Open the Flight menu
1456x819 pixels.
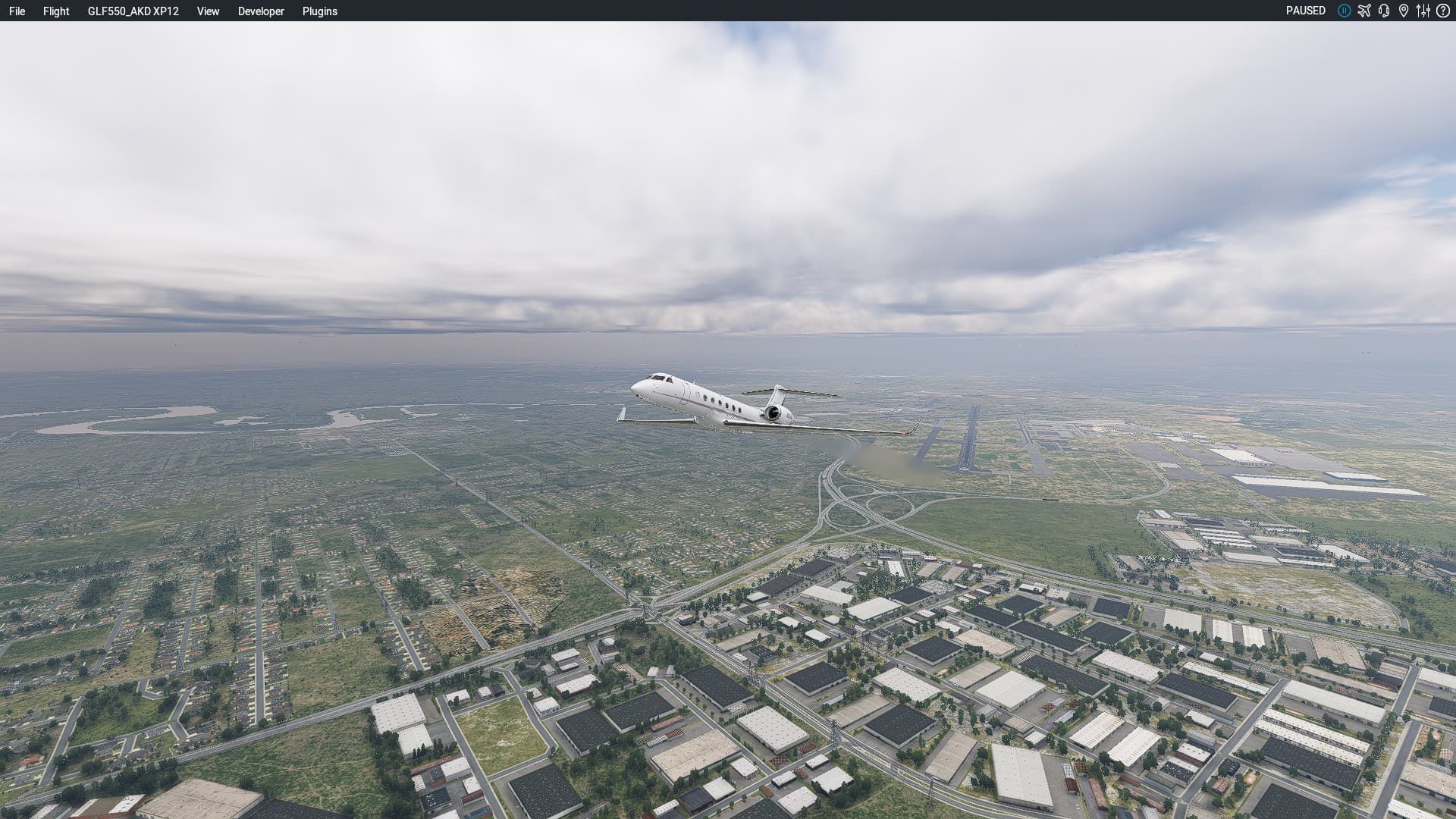point(56,11)
